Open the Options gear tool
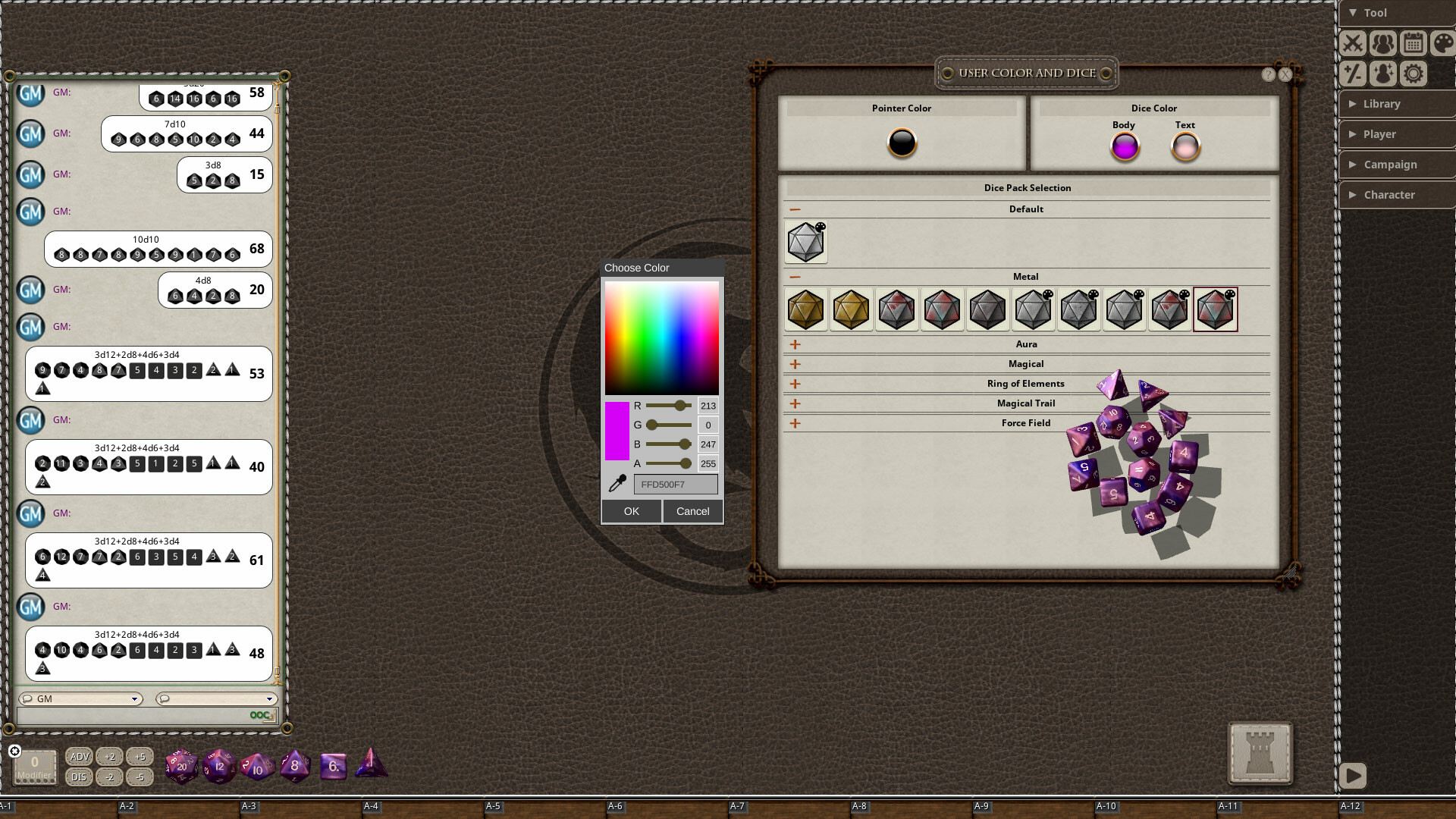 (x=1412, y=73)
